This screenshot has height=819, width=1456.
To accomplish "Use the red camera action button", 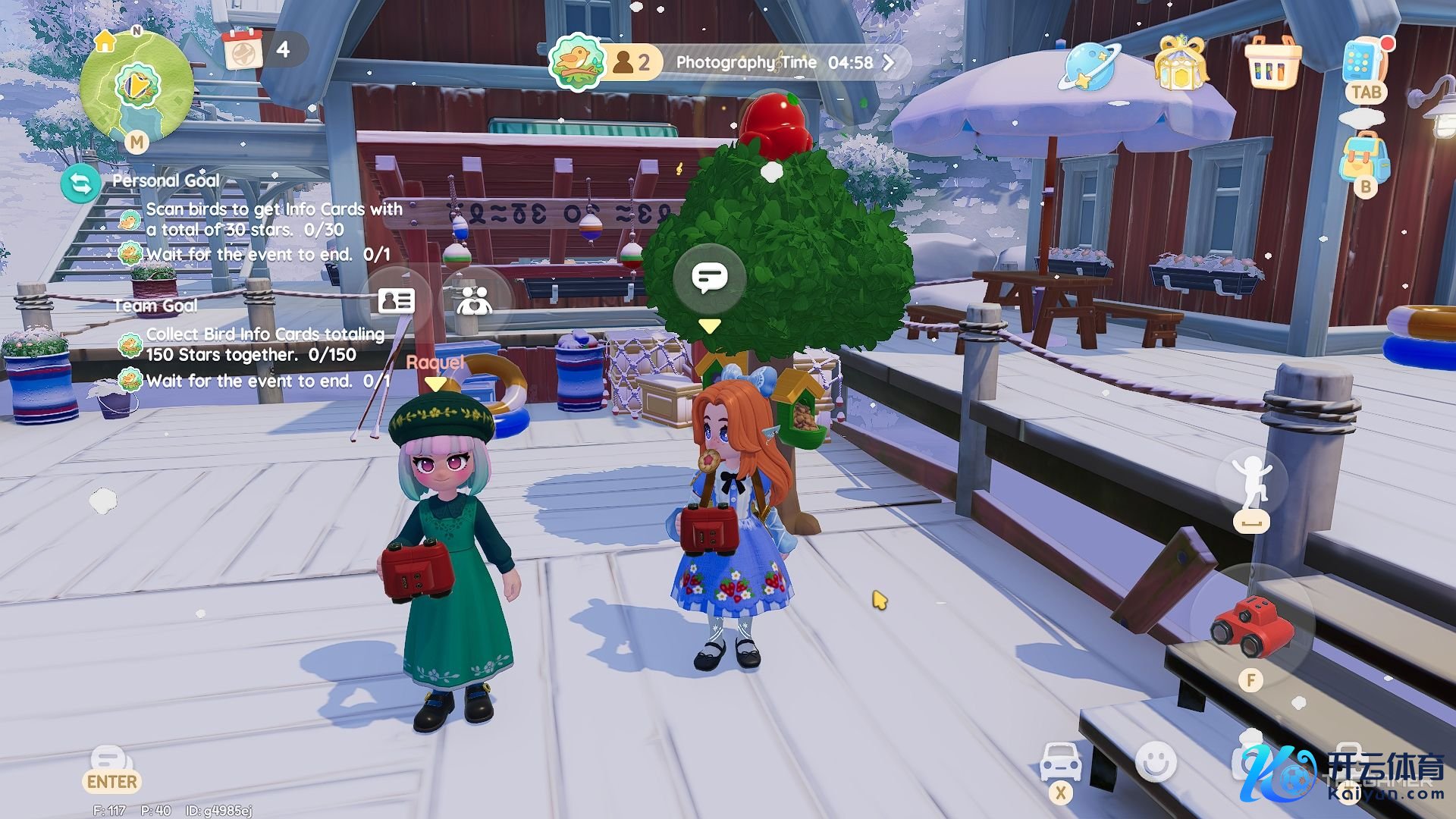I will pyautogui.click(x=1252, y=626).
